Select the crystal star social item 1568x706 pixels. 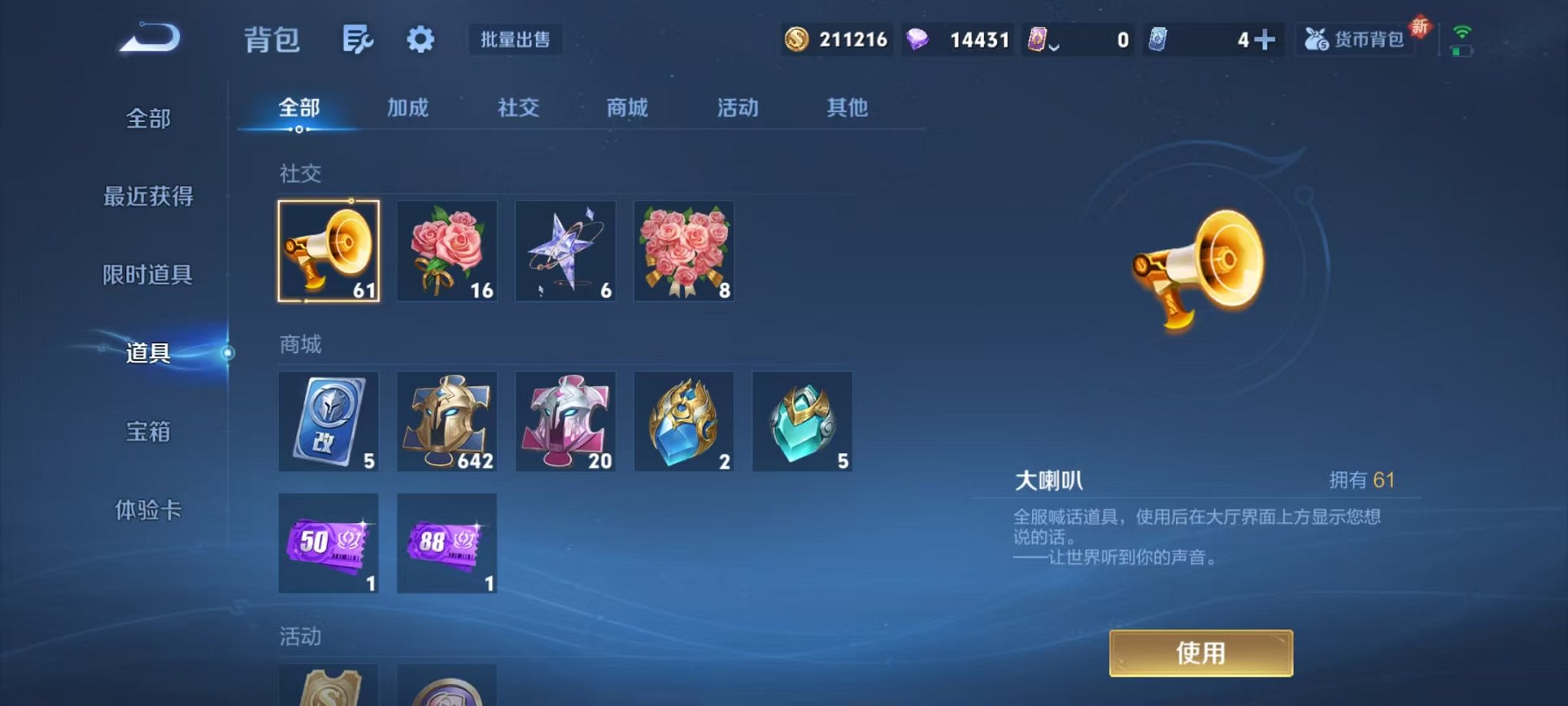pyautogui.click(x=565, y=251)
